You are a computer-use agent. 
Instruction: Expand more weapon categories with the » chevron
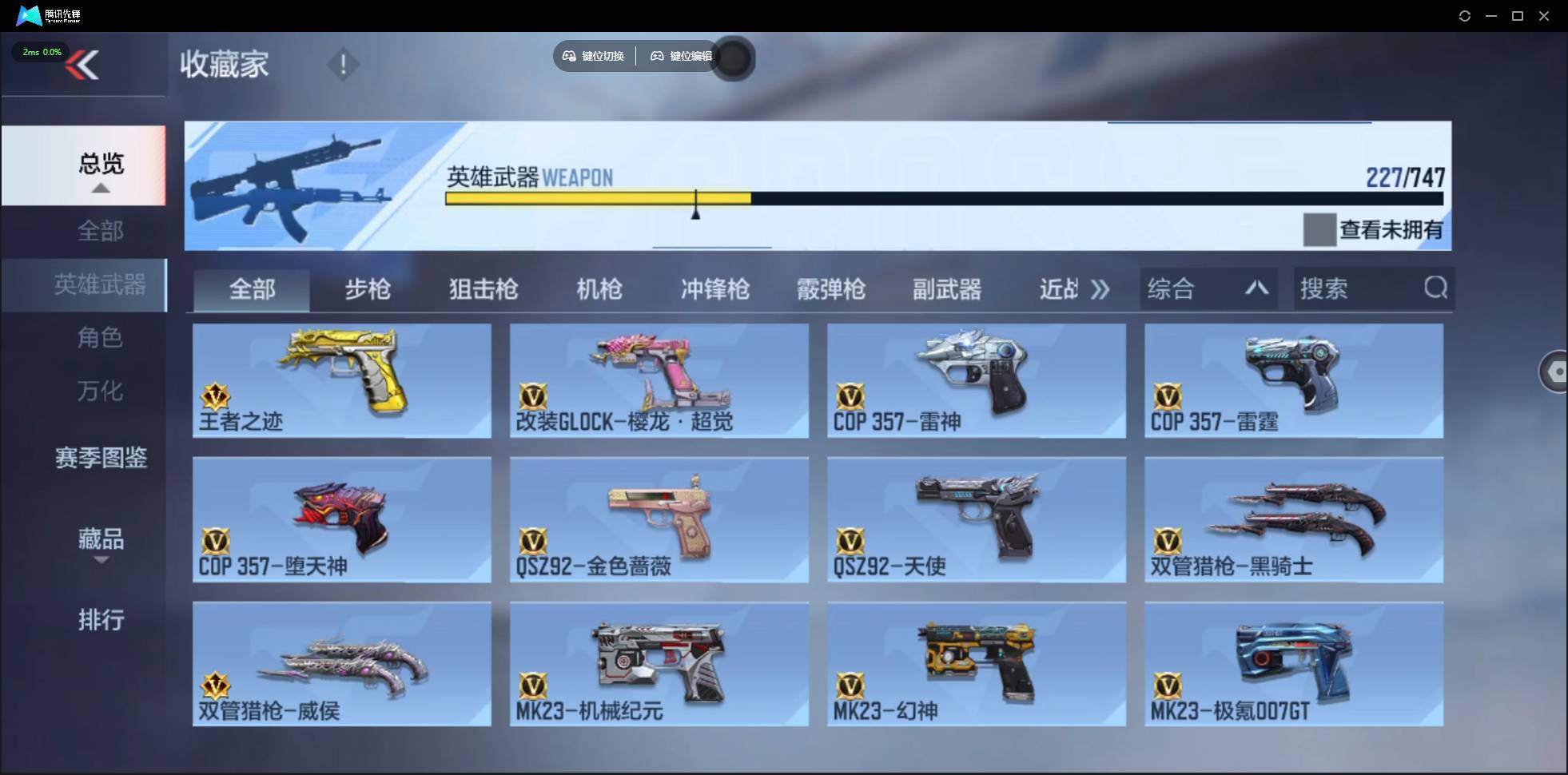1101,289
